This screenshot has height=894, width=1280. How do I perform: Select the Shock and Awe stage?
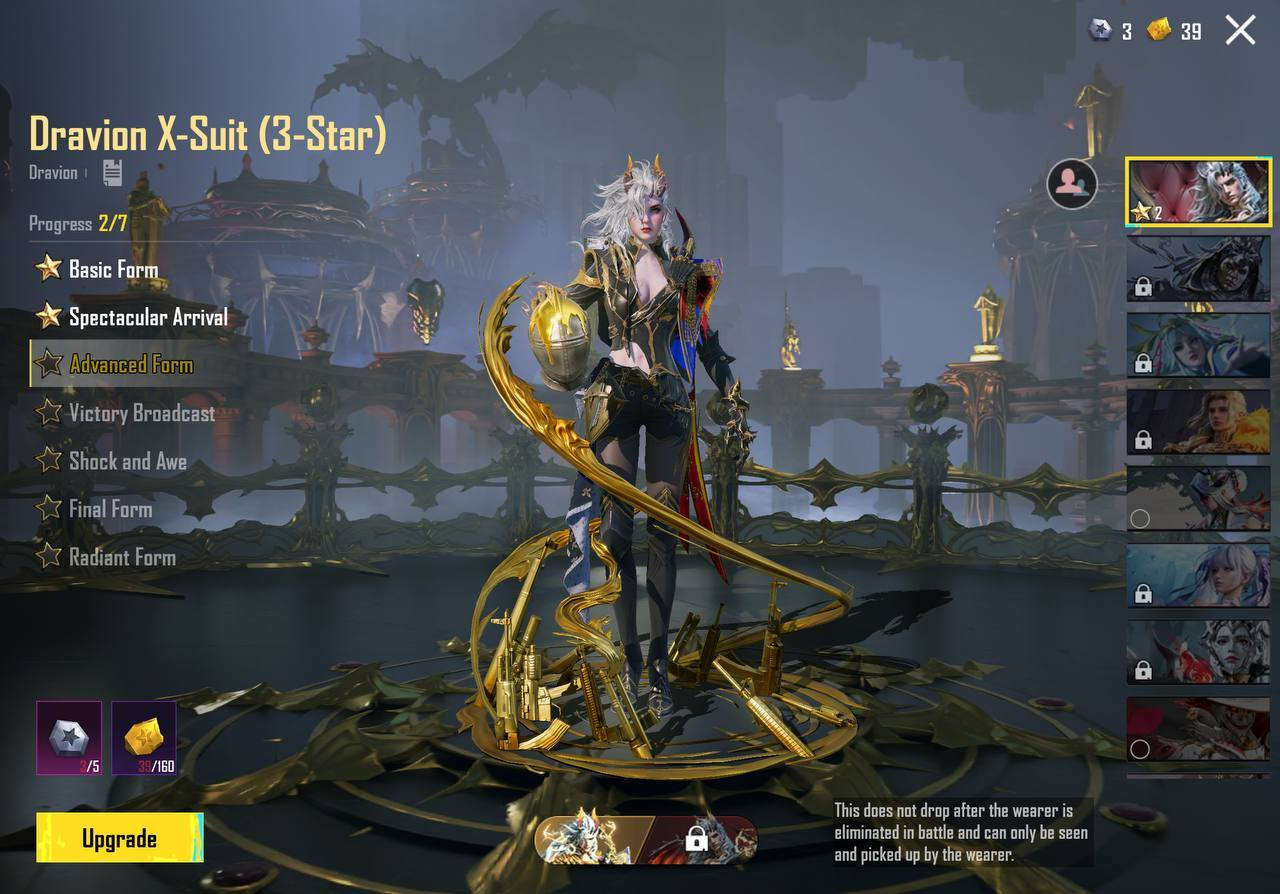[127, 461]
